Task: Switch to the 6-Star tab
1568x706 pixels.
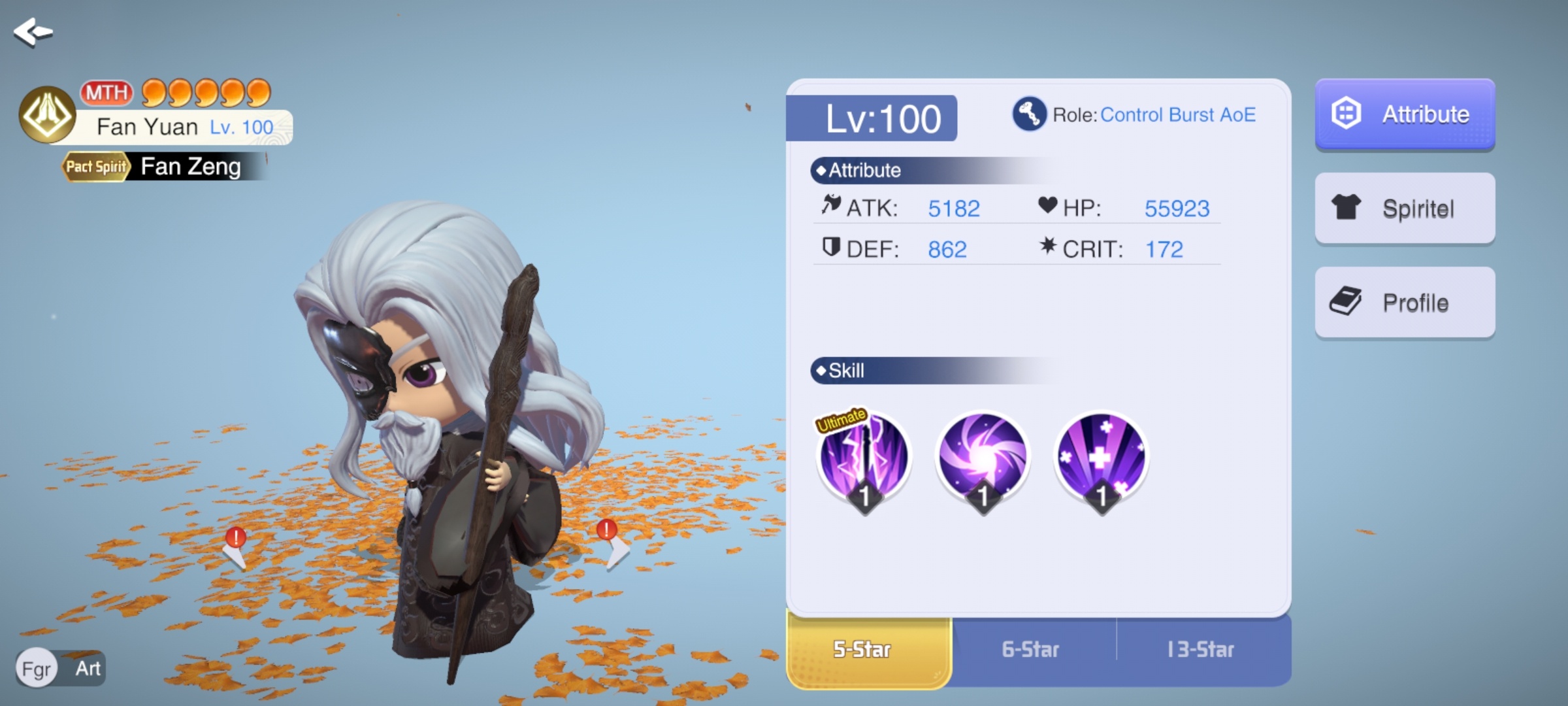Action: pos(1032,650)
